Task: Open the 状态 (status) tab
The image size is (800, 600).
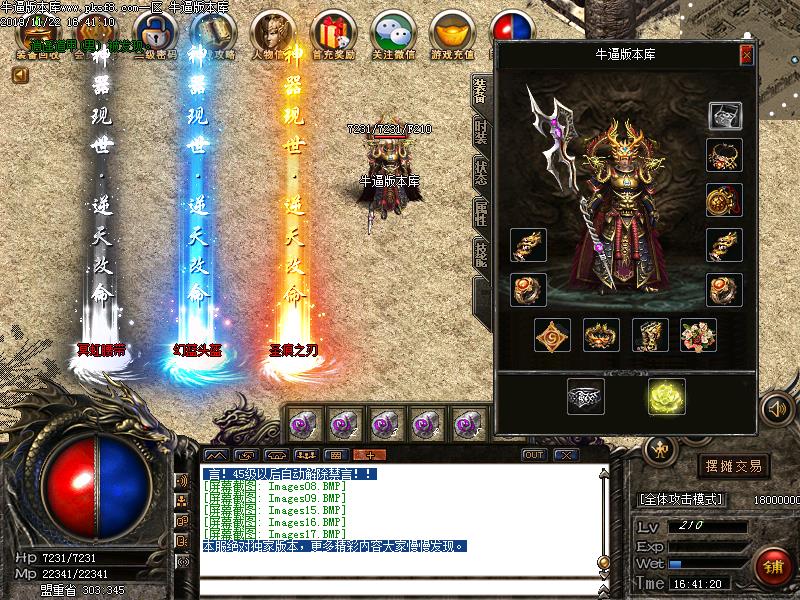Action: (x=480, y=172)
